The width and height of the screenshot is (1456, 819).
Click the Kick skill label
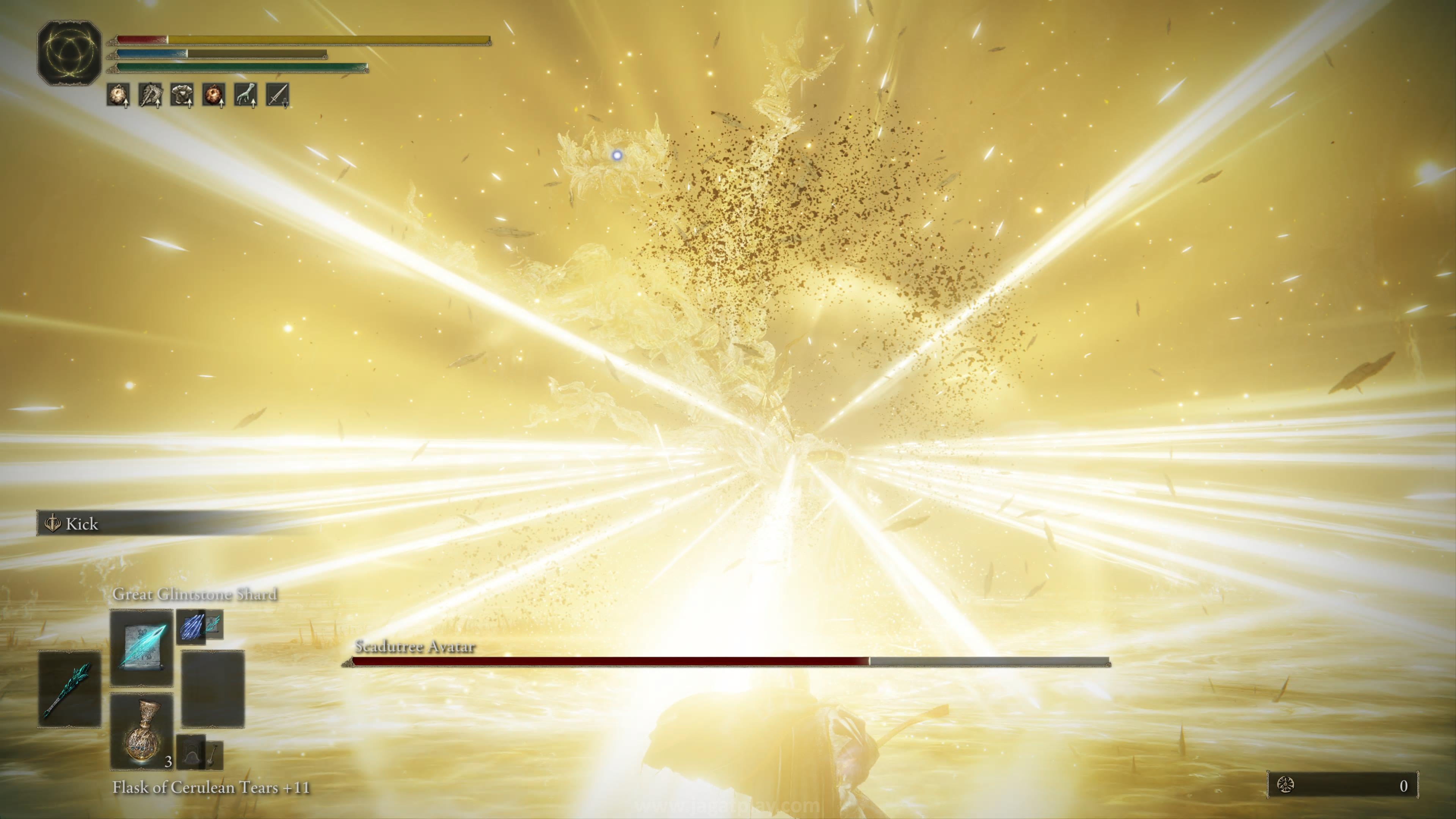pyautogui.click(x=82, y=524)
